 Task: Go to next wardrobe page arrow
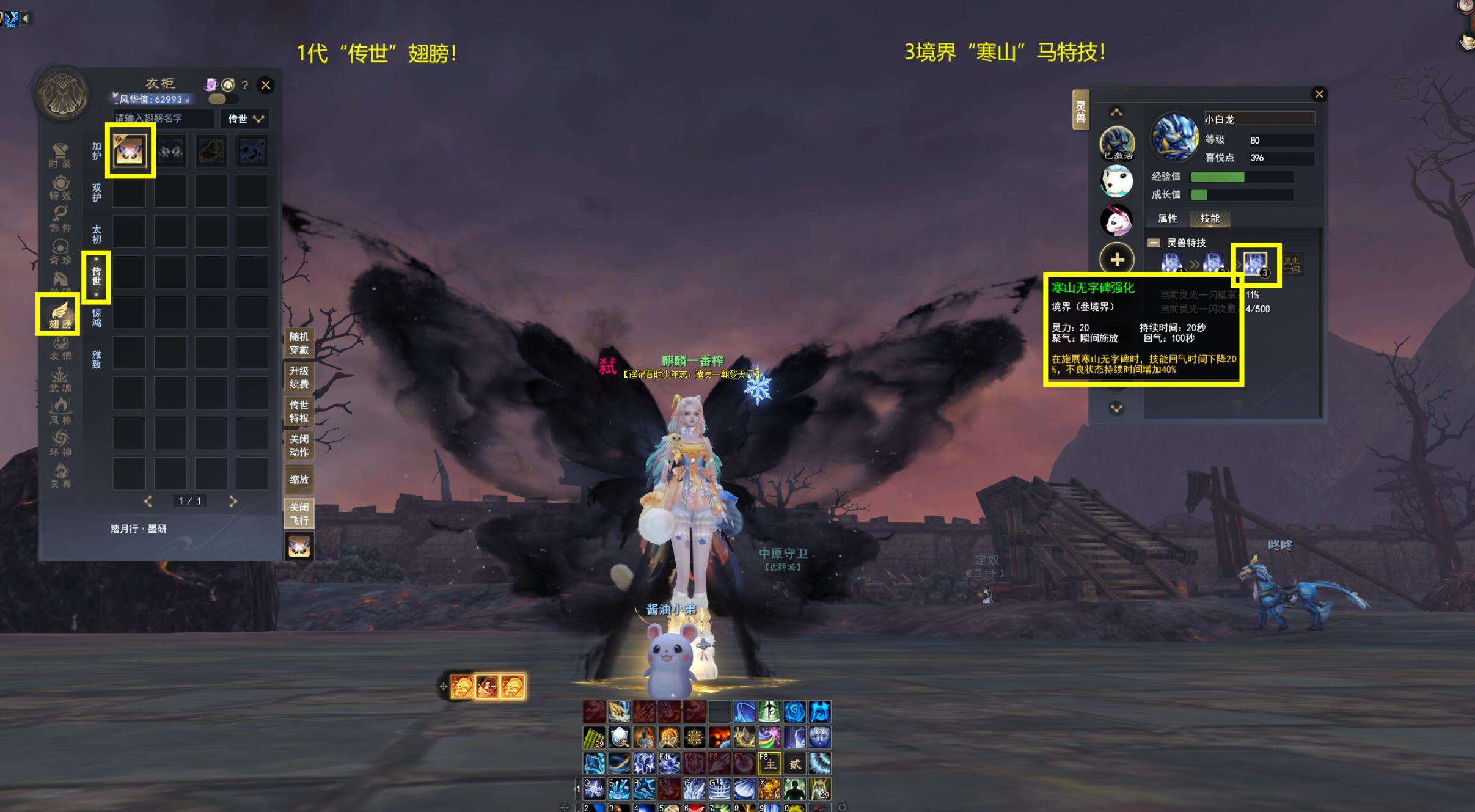233,501
